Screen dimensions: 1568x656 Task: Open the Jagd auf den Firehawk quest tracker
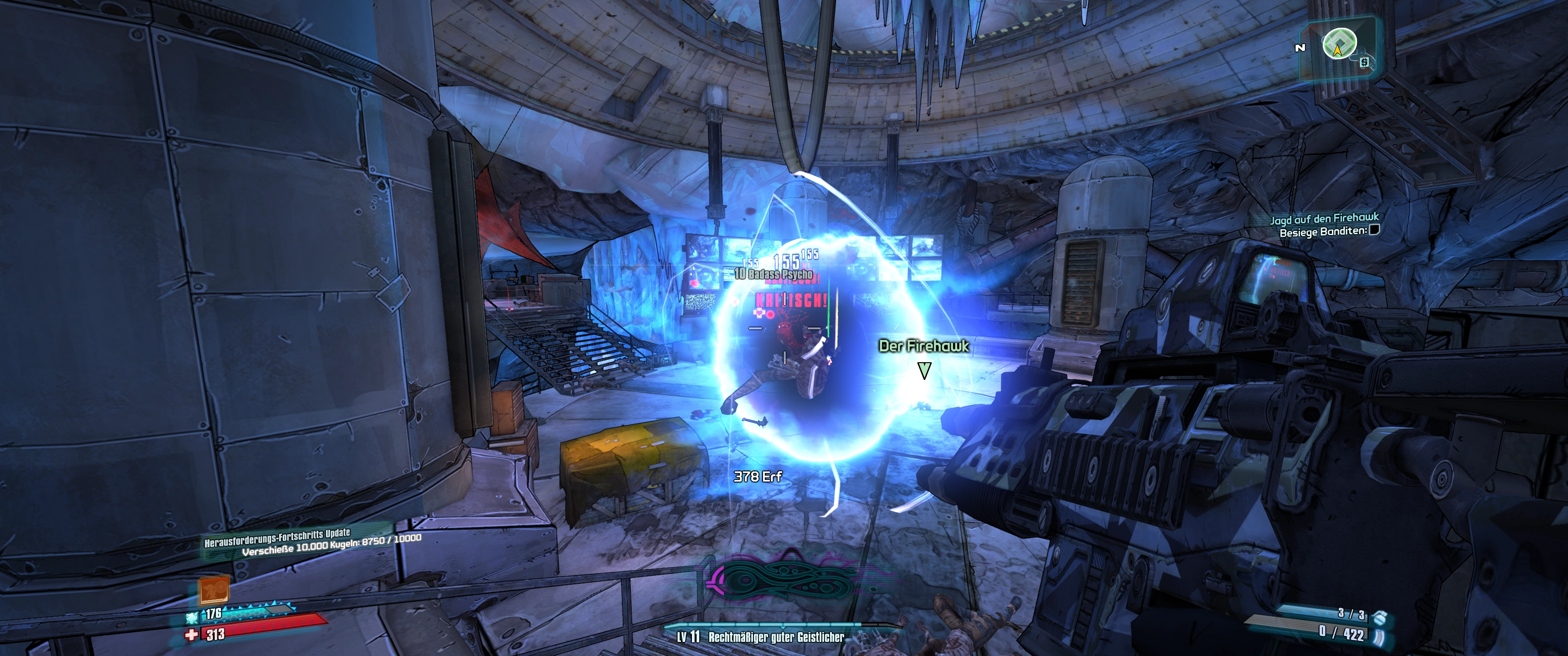pyautogui.click(x=1324, y=219)
